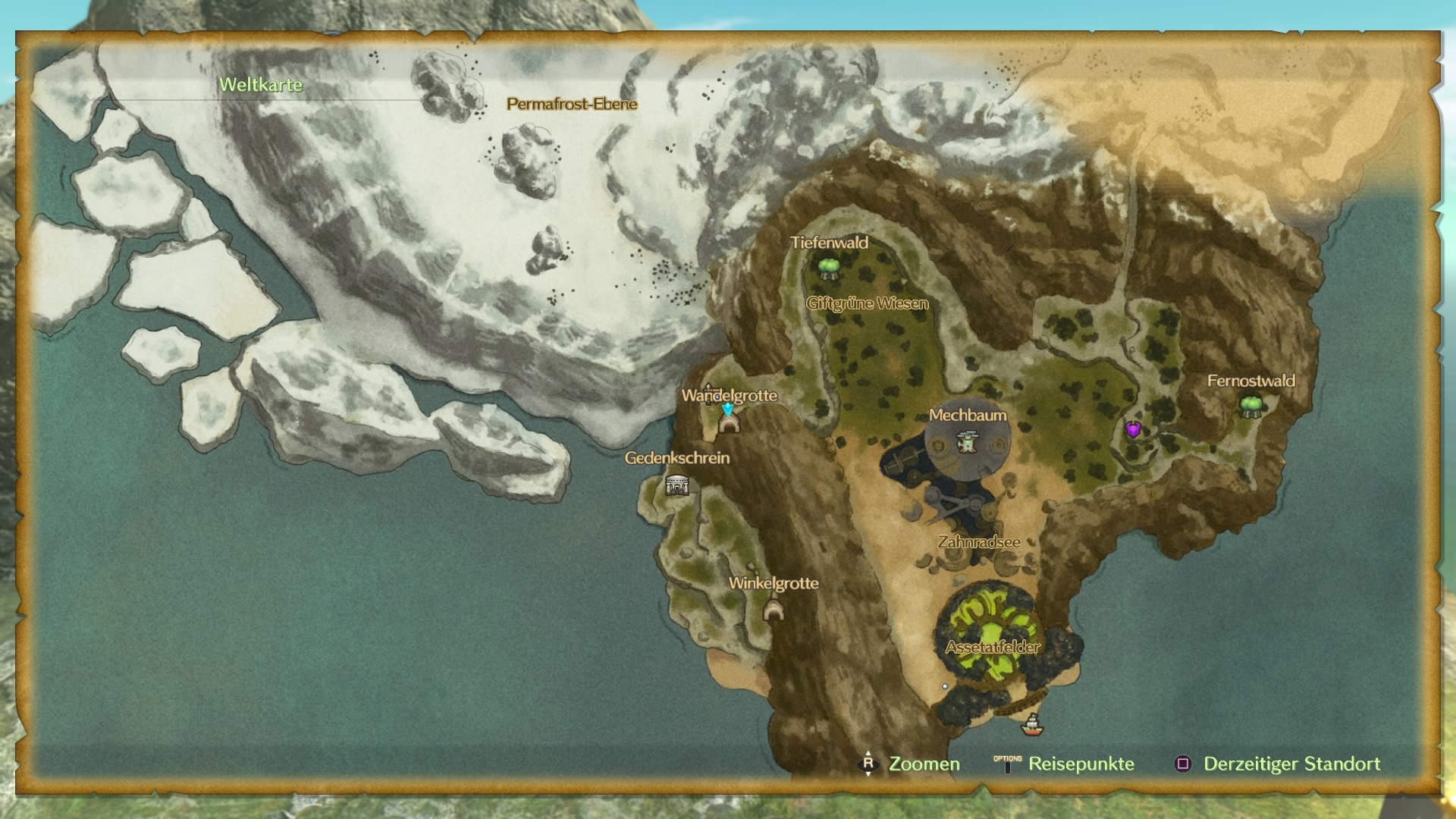This screenshot has width=1456, height=819.
Task: Choose the Fernostwald tree marker
Action: coord(1250,405)
